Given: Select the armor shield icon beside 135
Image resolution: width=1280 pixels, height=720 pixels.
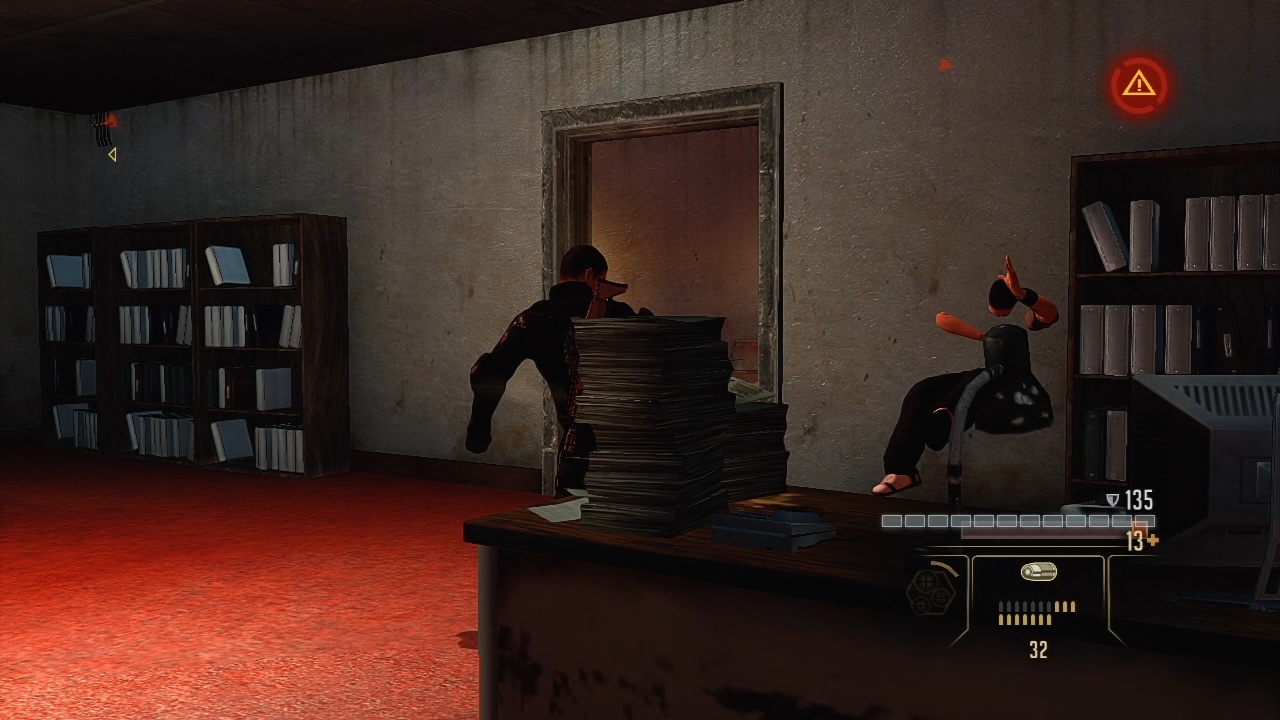Looking at the screenshot, I should click(1110, 498).
